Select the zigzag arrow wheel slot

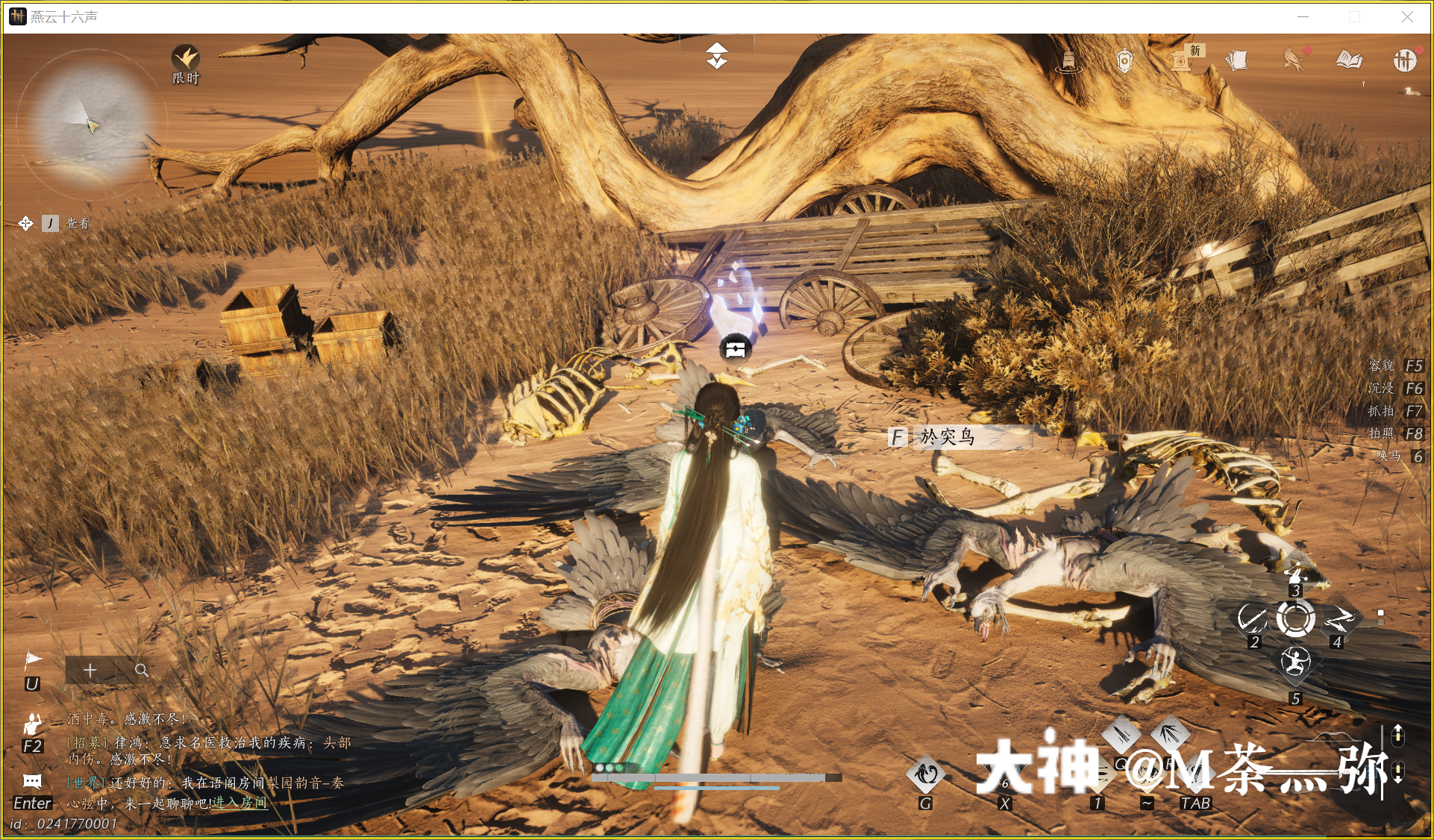pos(1339,619)
